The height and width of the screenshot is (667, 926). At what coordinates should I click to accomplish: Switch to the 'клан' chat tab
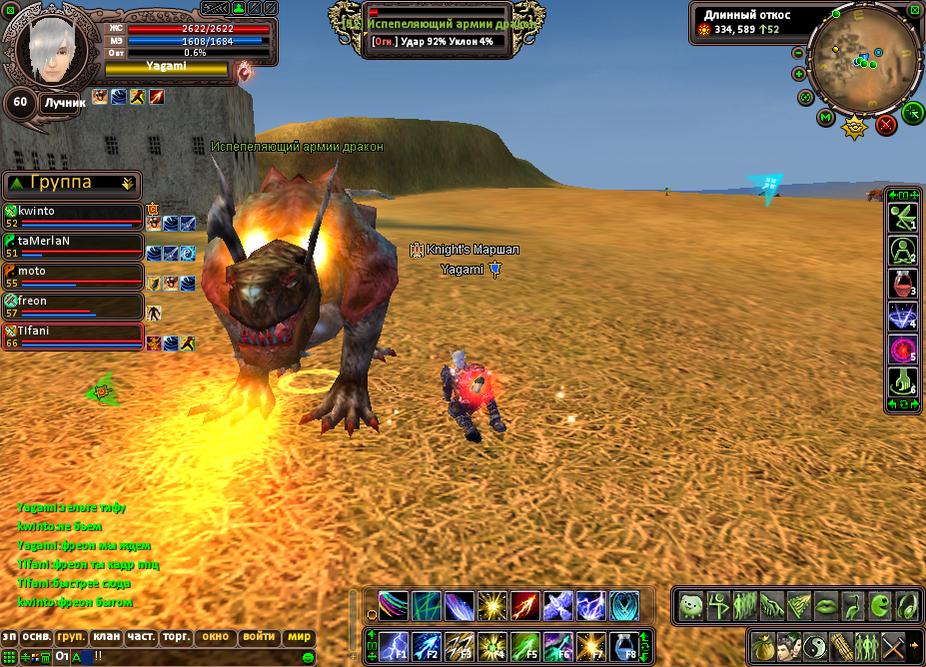[x=106, y=636]
